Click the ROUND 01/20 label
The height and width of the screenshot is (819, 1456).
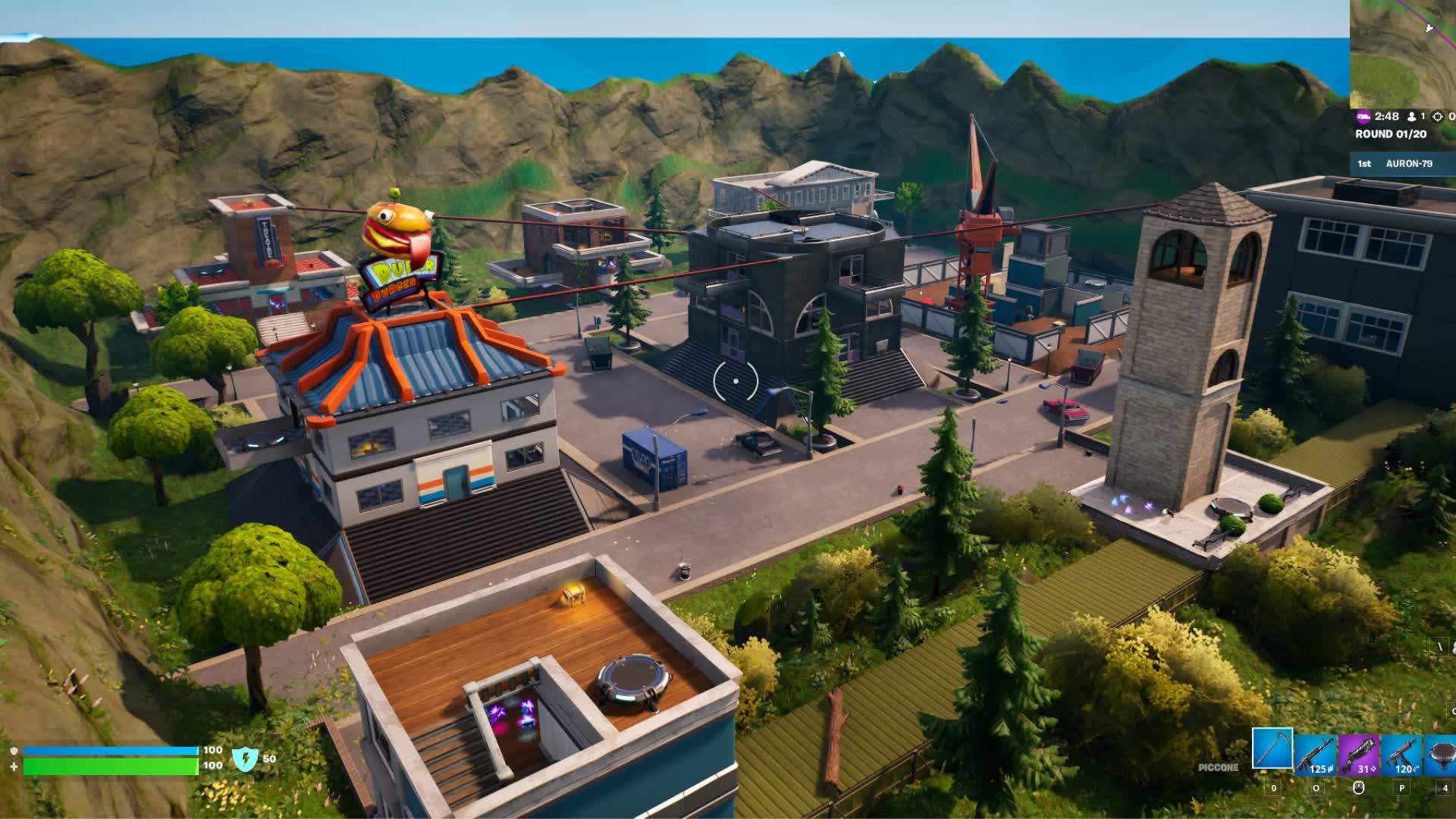click(1391, 133)
